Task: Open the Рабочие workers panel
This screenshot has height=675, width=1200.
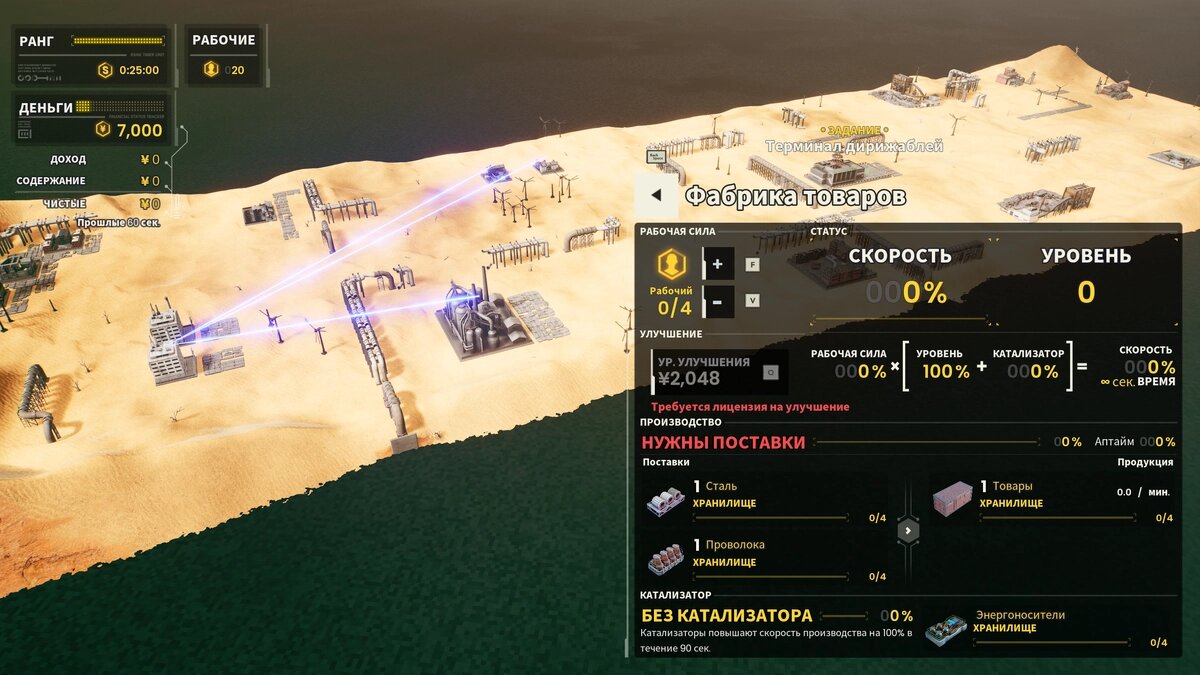Action: (x=224, y=55)
